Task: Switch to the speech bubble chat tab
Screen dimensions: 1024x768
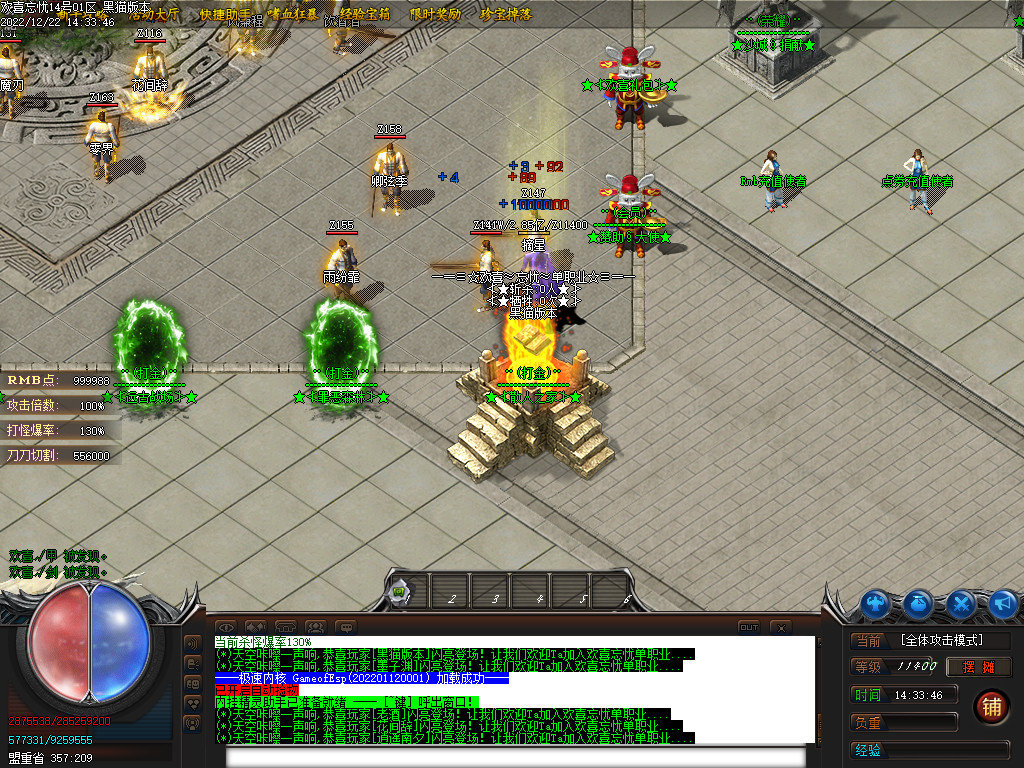Action: click(x=345, y=627)
